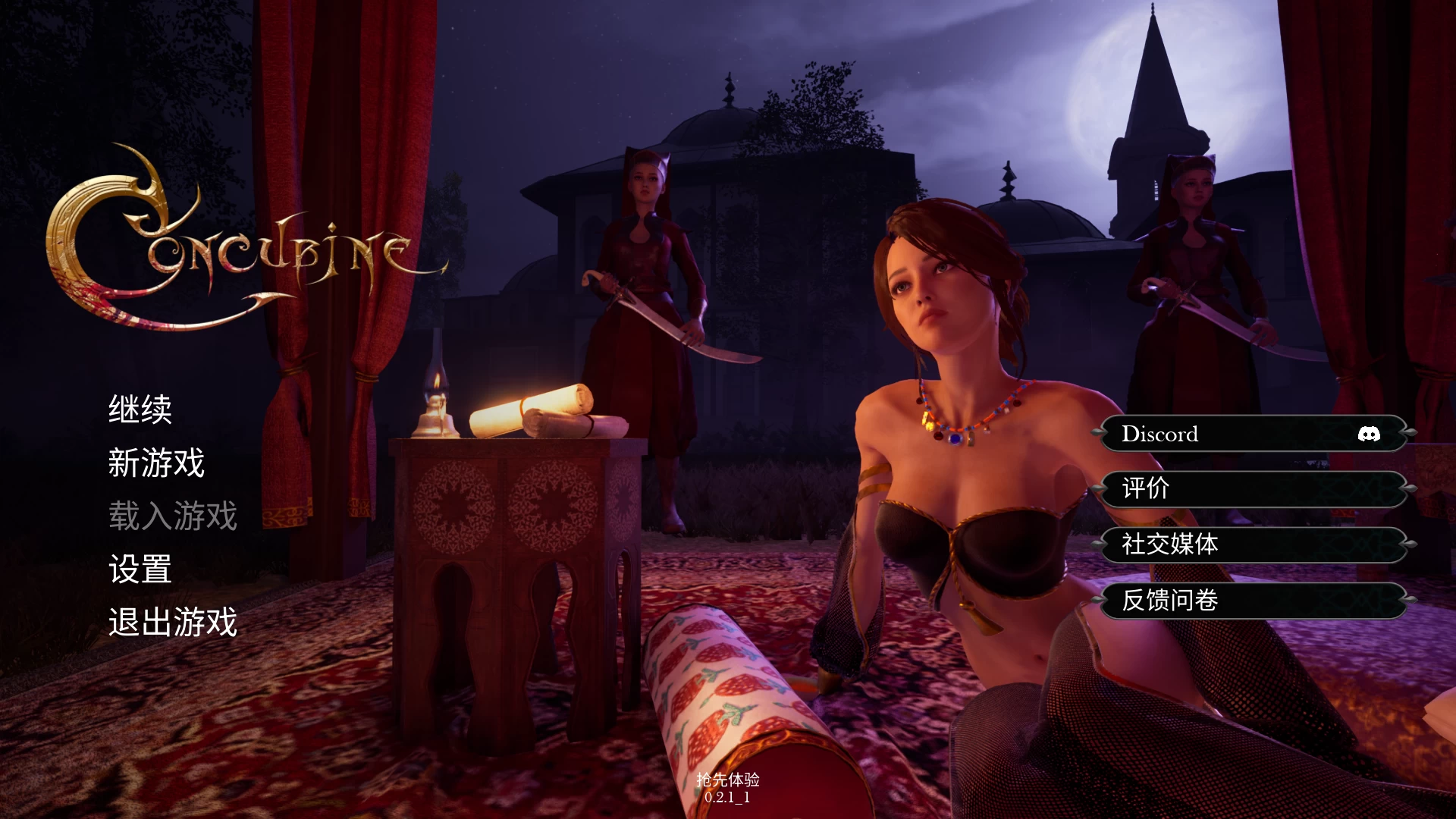Select 继续 to continue the game
Screen dimensions: 1456x819
coord(140,409)
